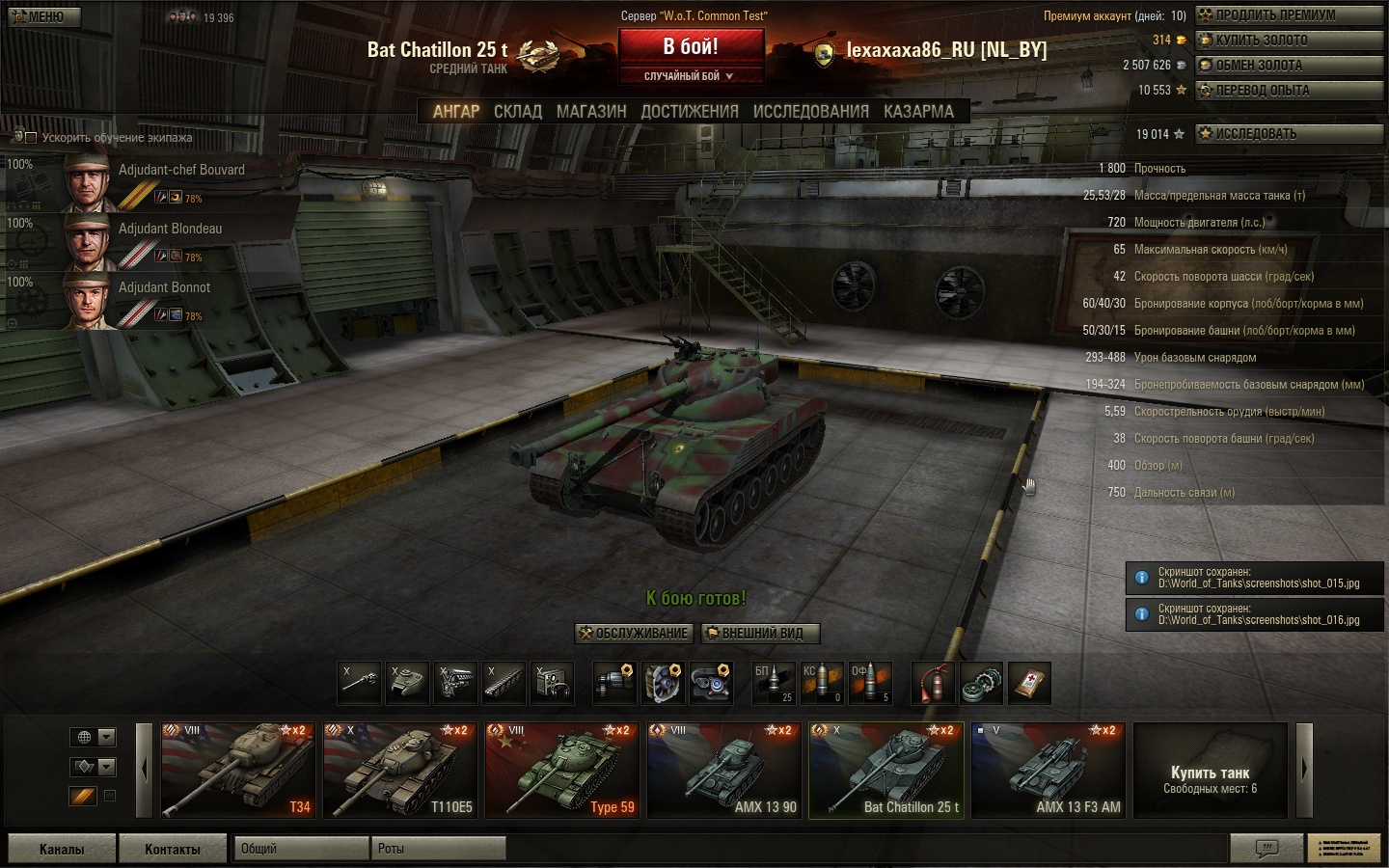Show the ДОСТИЖЕНИЯ tab
Image resolution: width=1389 pixels, height=868 pixels.
click(x=690, y=112)
